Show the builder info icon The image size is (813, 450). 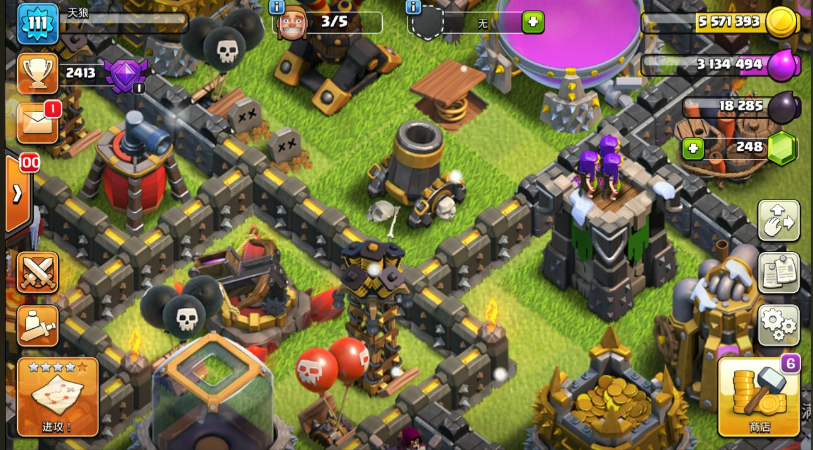click(x=277, y=7)
